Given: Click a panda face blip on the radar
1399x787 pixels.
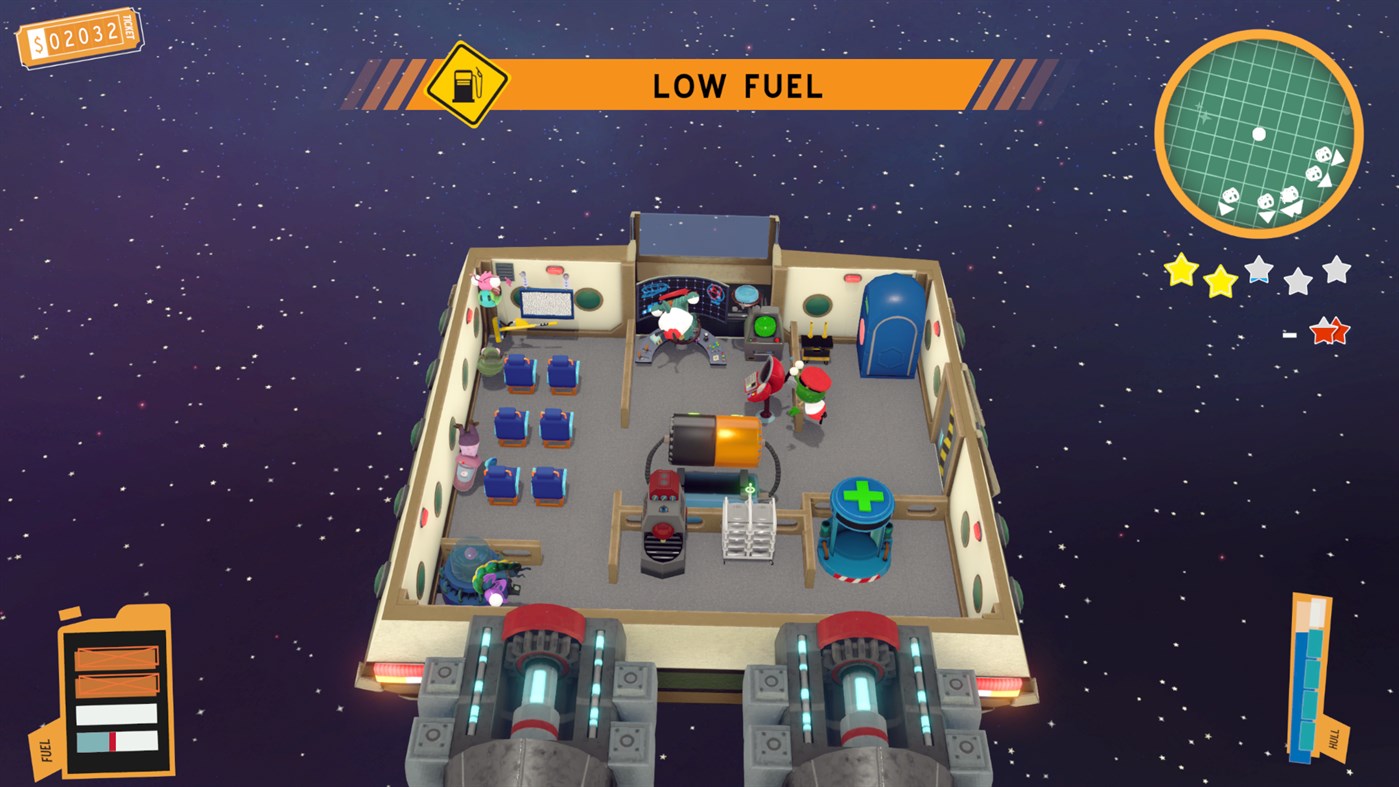Looking at the screenshot, I should 1322,156.
